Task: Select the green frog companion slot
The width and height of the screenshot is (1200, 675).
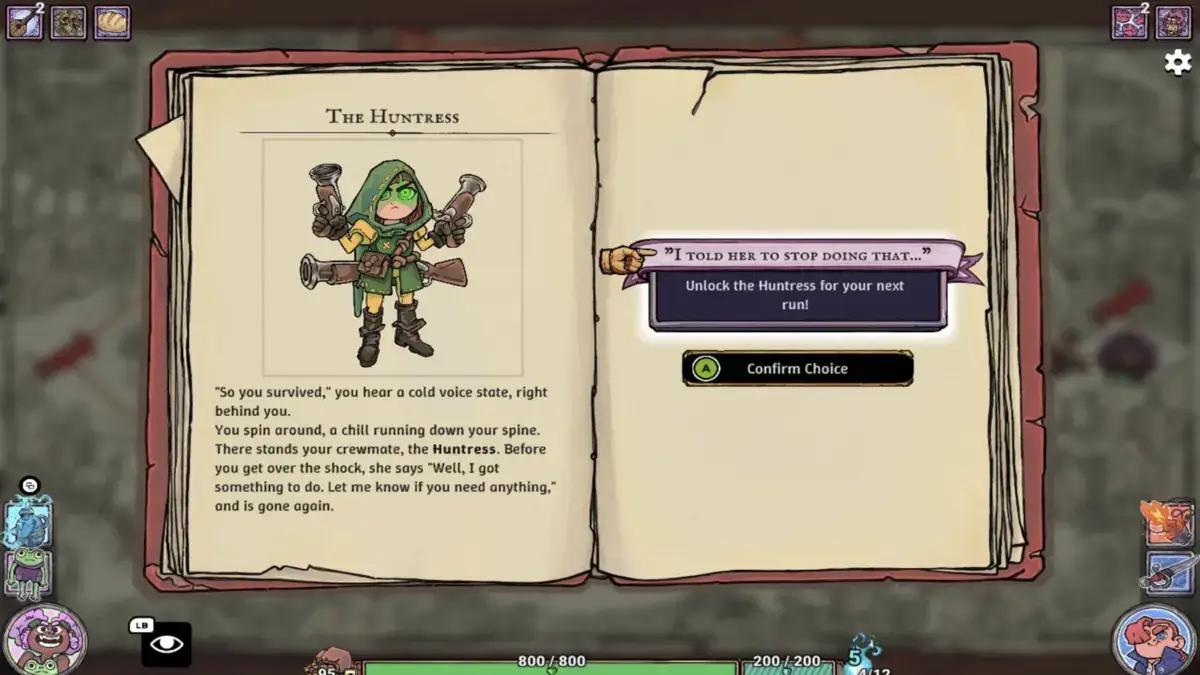Action: pyautogui.click(x=28, y=572)
